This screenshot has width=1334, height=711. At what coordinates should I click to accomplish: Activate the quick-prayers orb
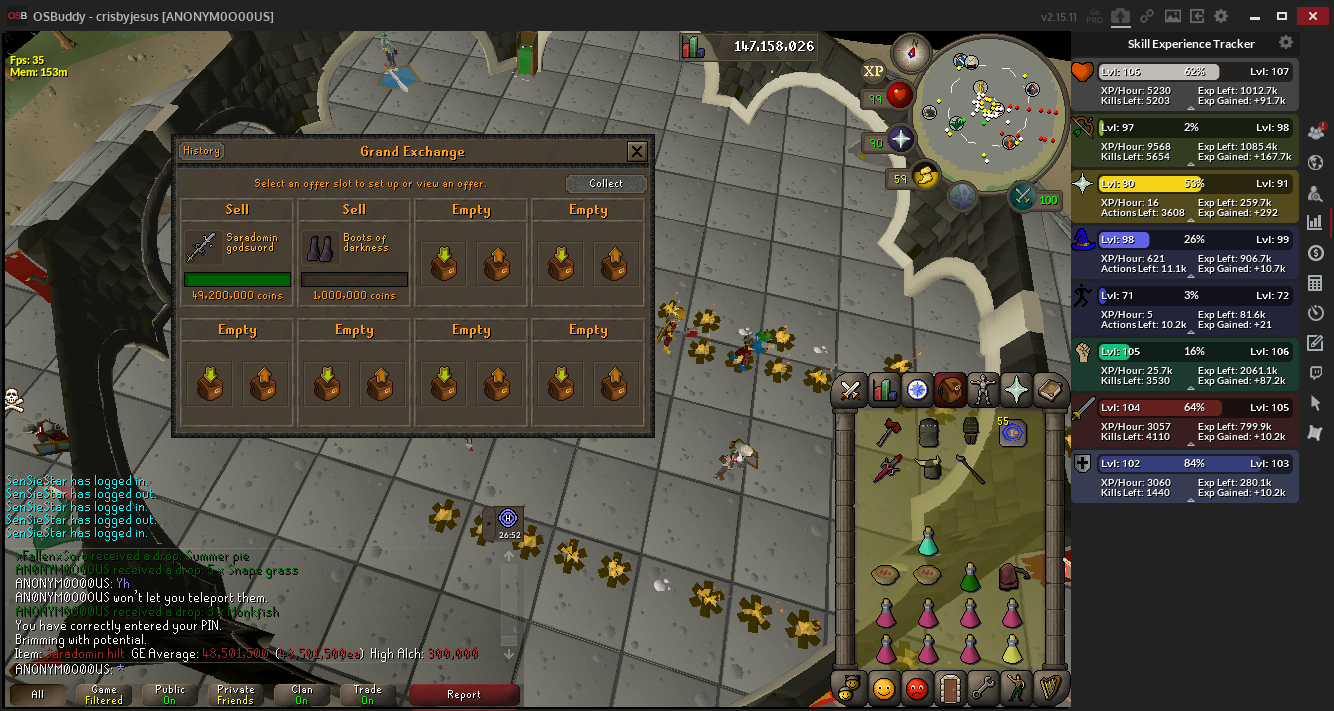900,140
